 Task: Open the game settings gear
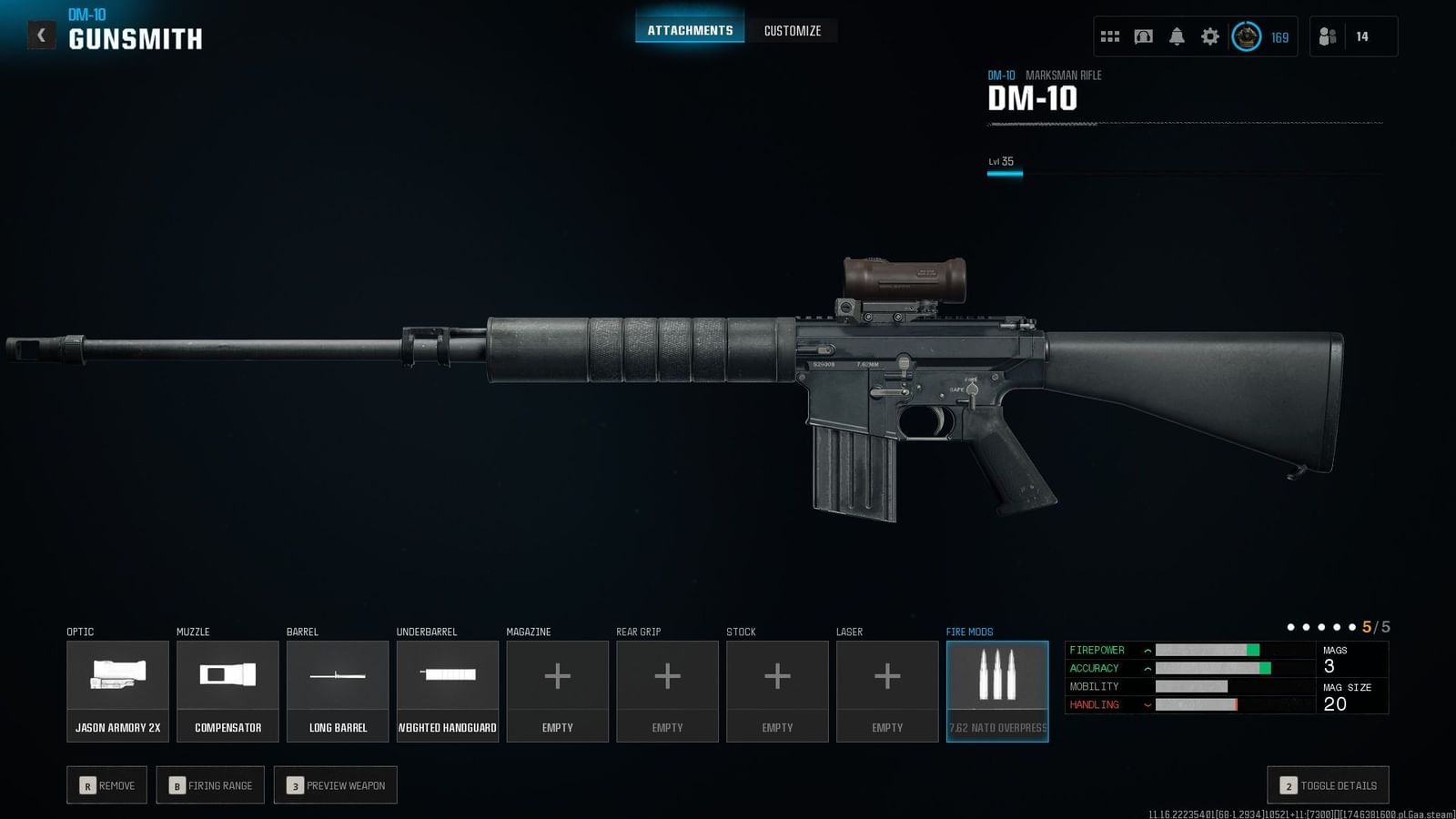[1208, 36]
